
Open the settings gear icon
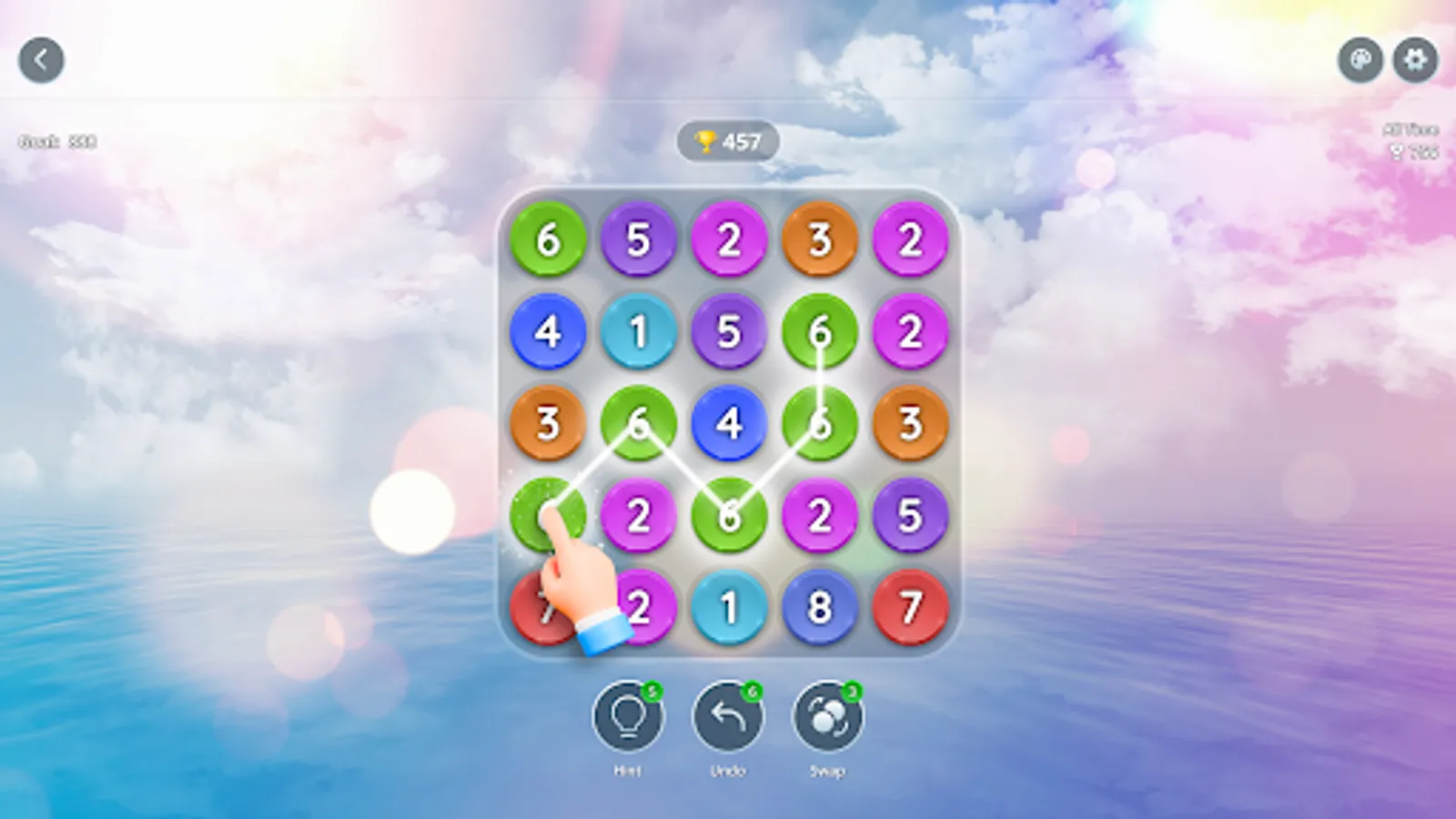coord(1415,58)
